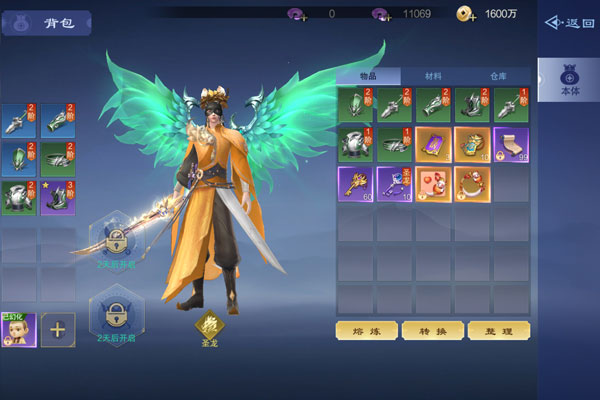Screen dimensions: 600x400
Task: Select the purple scroll with 99 count
Action: (x=511, y=144)
